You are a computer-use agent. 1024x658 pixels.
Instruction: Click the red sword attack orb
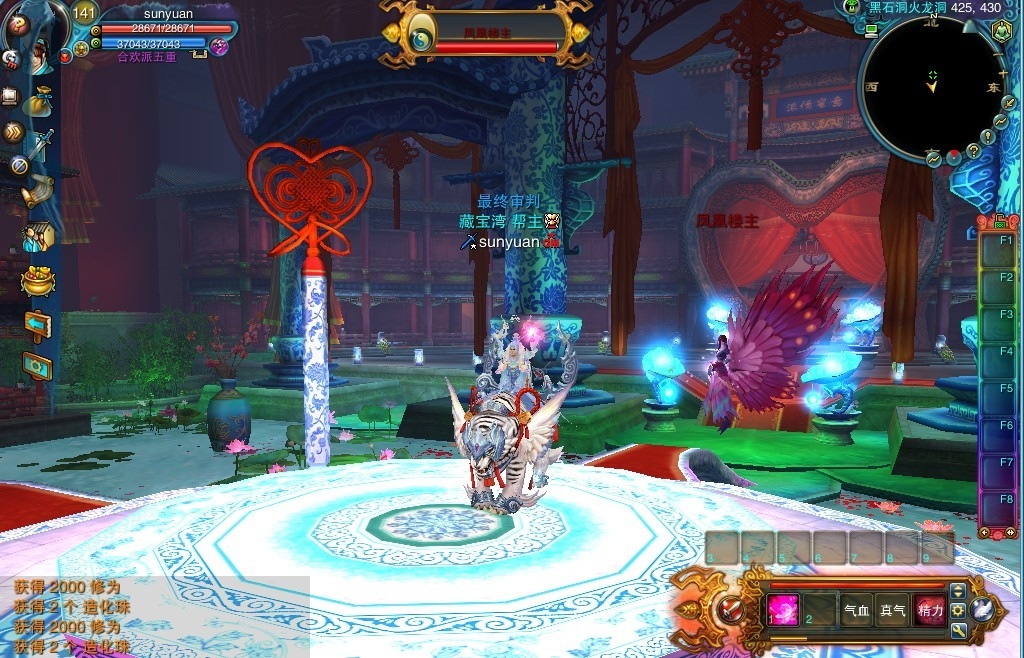(x=733, y=609)
